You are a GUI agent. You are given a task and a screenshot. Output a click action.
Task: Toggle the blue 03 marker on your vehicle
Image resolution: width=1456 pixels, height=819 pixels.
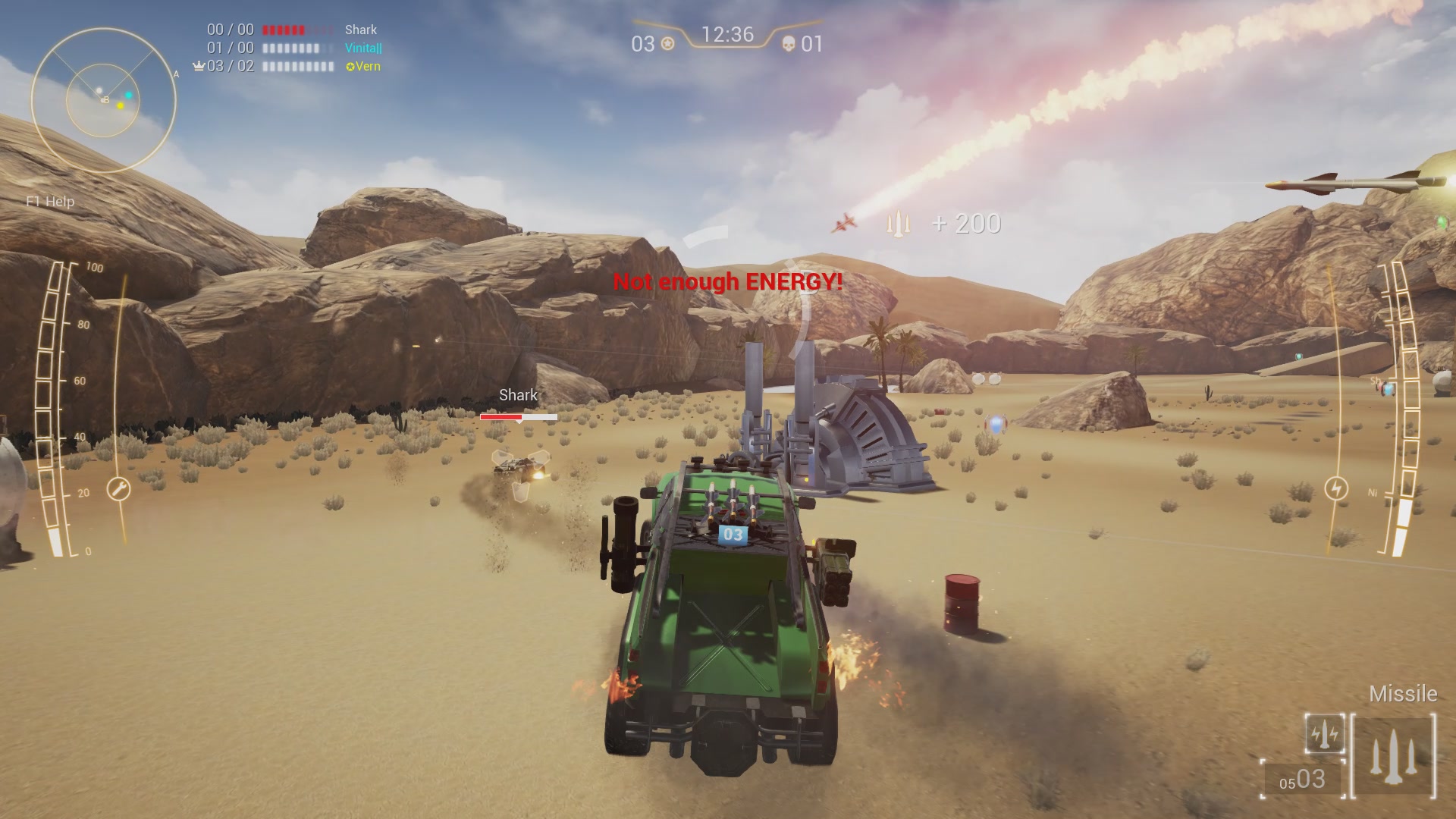click(x=733, y=535)
